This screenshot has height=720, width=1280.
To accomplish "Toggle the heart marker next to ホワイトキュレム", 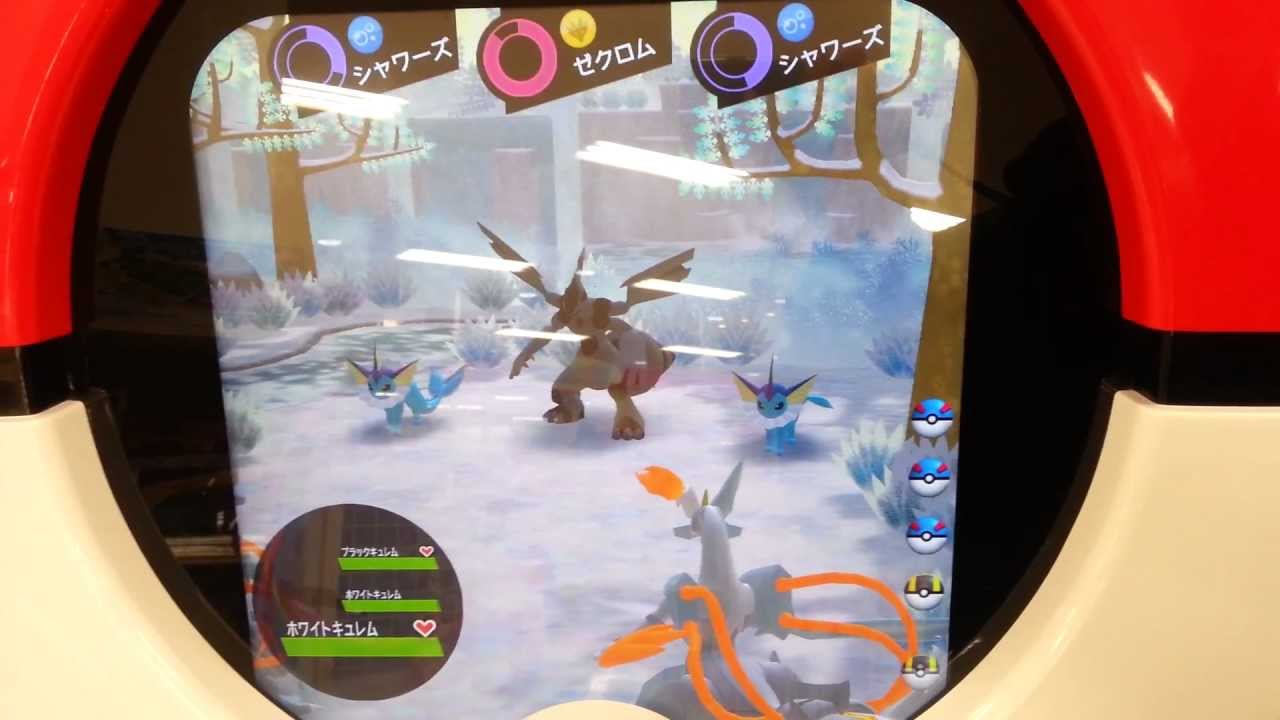I will 425,627.
